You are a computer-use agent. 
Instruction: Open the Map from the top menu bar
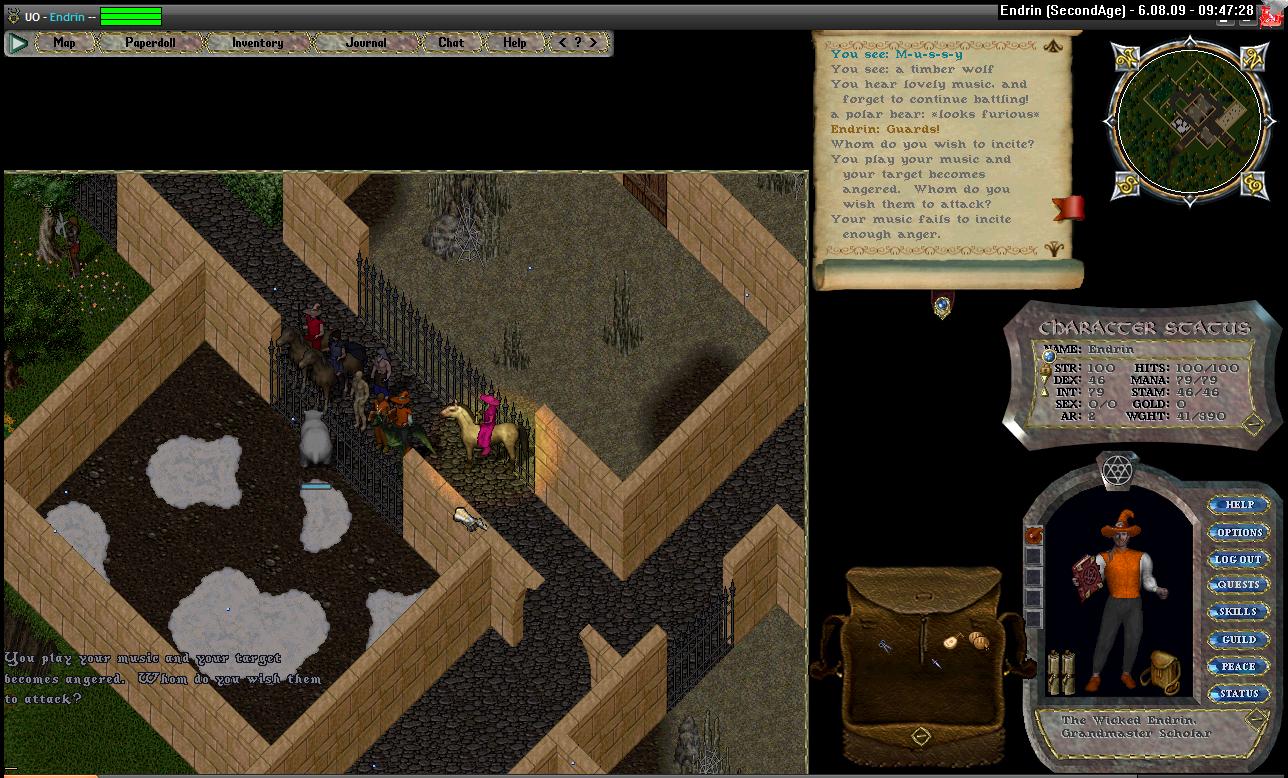[64, 43]
